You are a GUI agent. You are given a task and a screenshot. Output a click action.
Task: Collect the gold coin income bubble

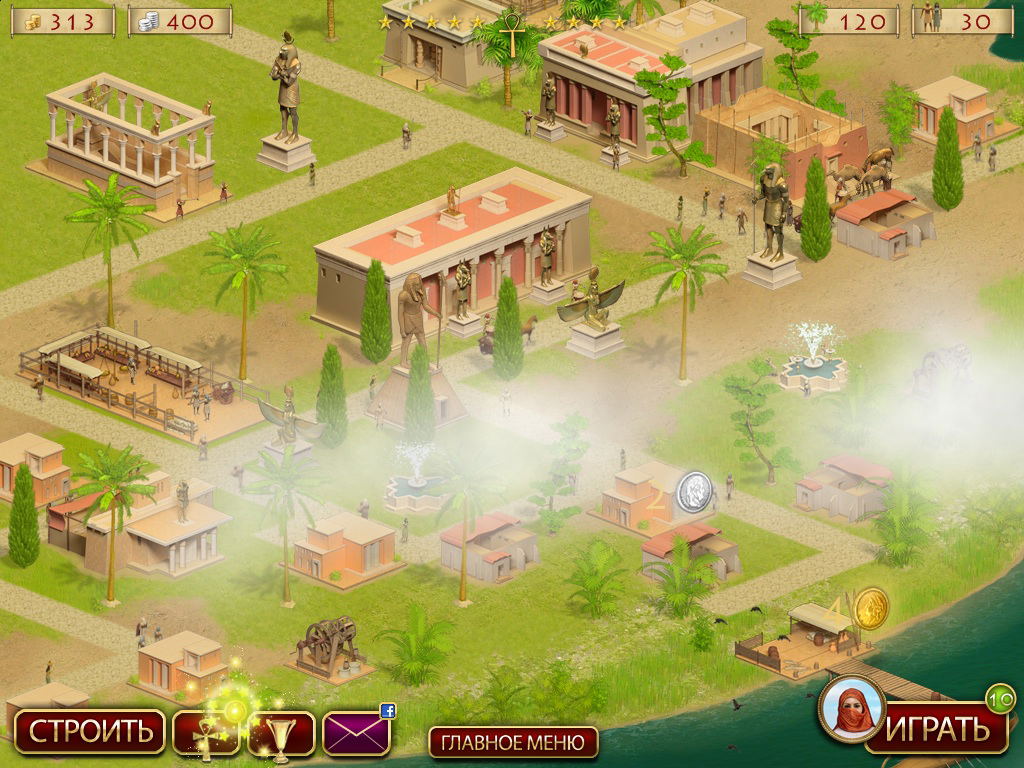pyautogui.click(x=870, y=608)
